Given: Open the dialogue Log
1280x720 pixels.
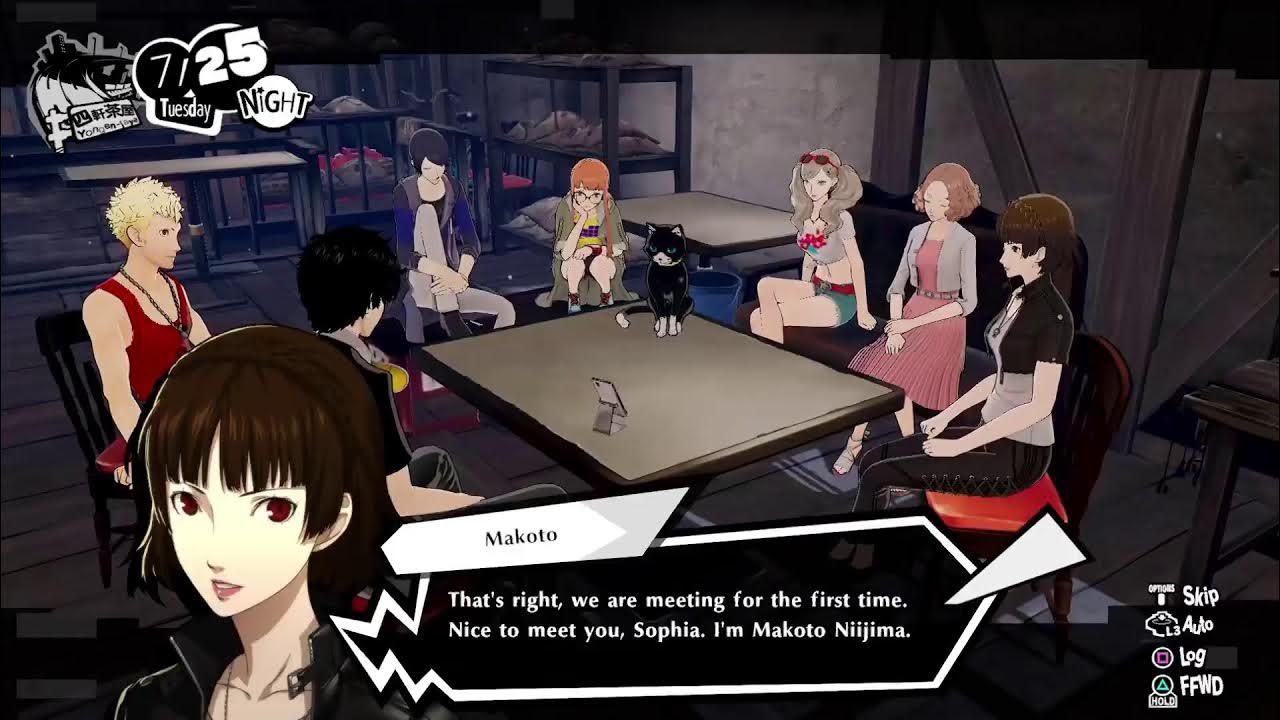Looking at the screenshot, I should 1192,657.
